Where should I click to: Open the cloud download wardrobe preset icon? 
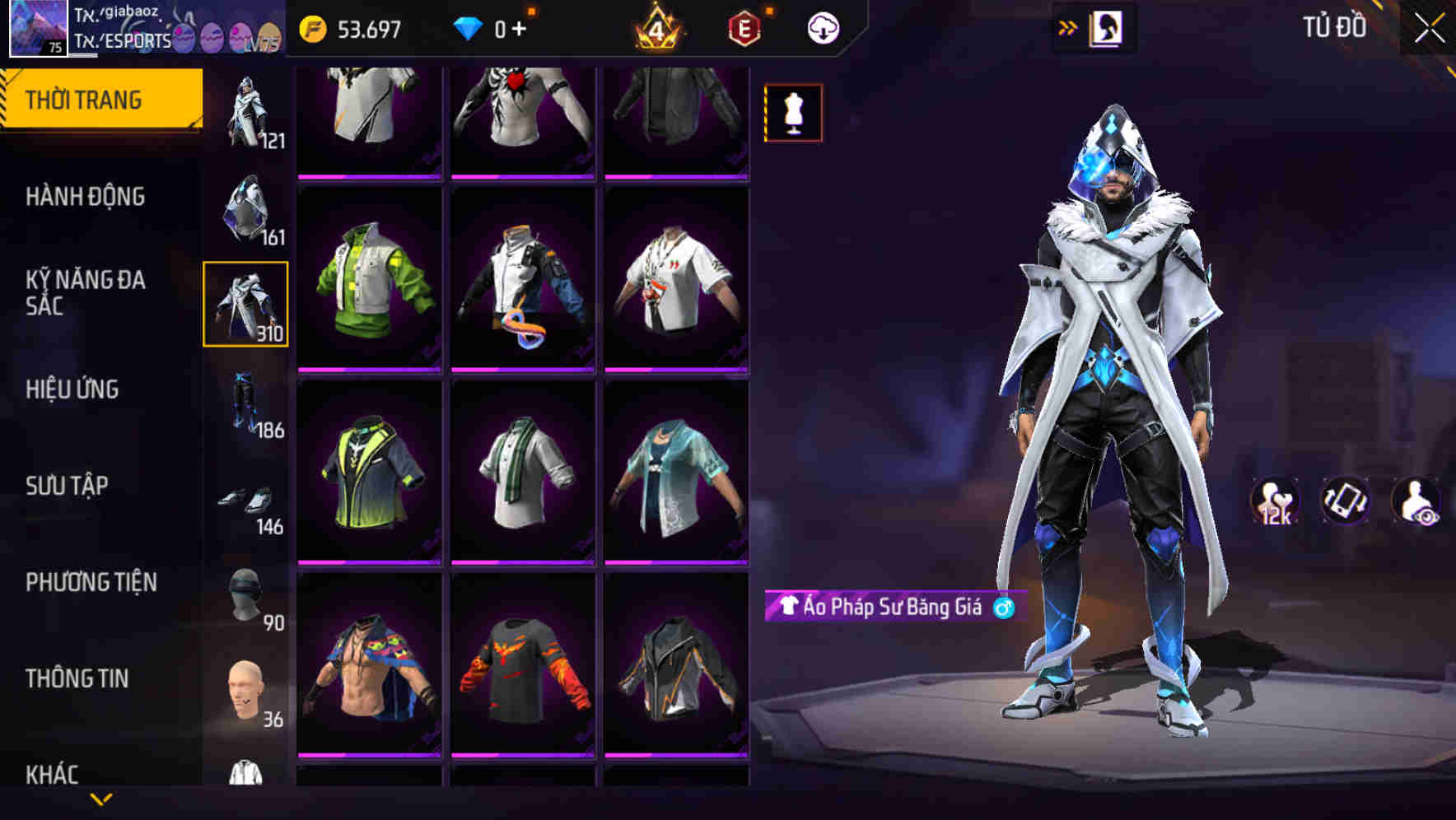click(x=824, y=27)
